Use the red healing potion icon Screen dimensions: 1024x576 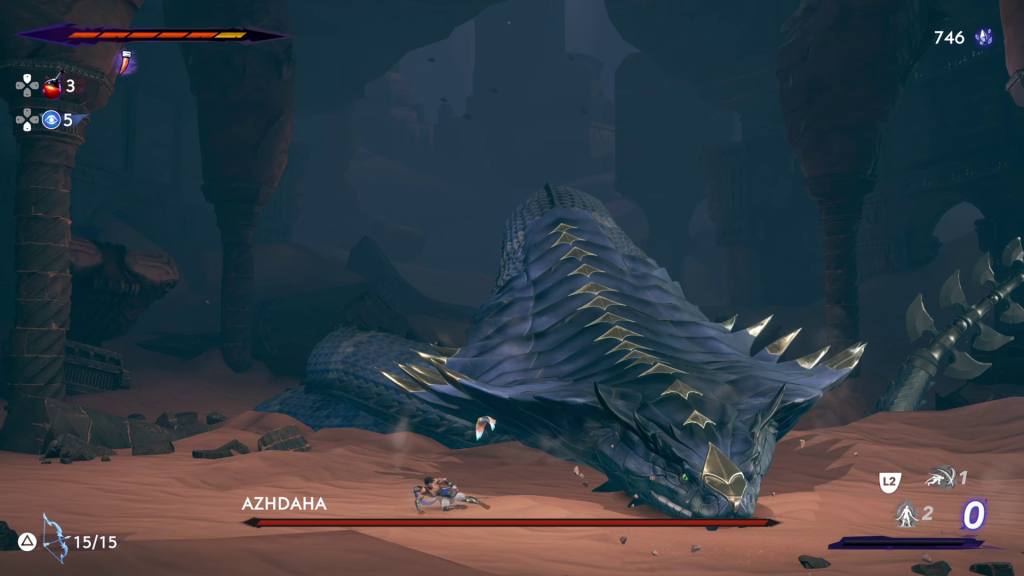tap(51, 87)
